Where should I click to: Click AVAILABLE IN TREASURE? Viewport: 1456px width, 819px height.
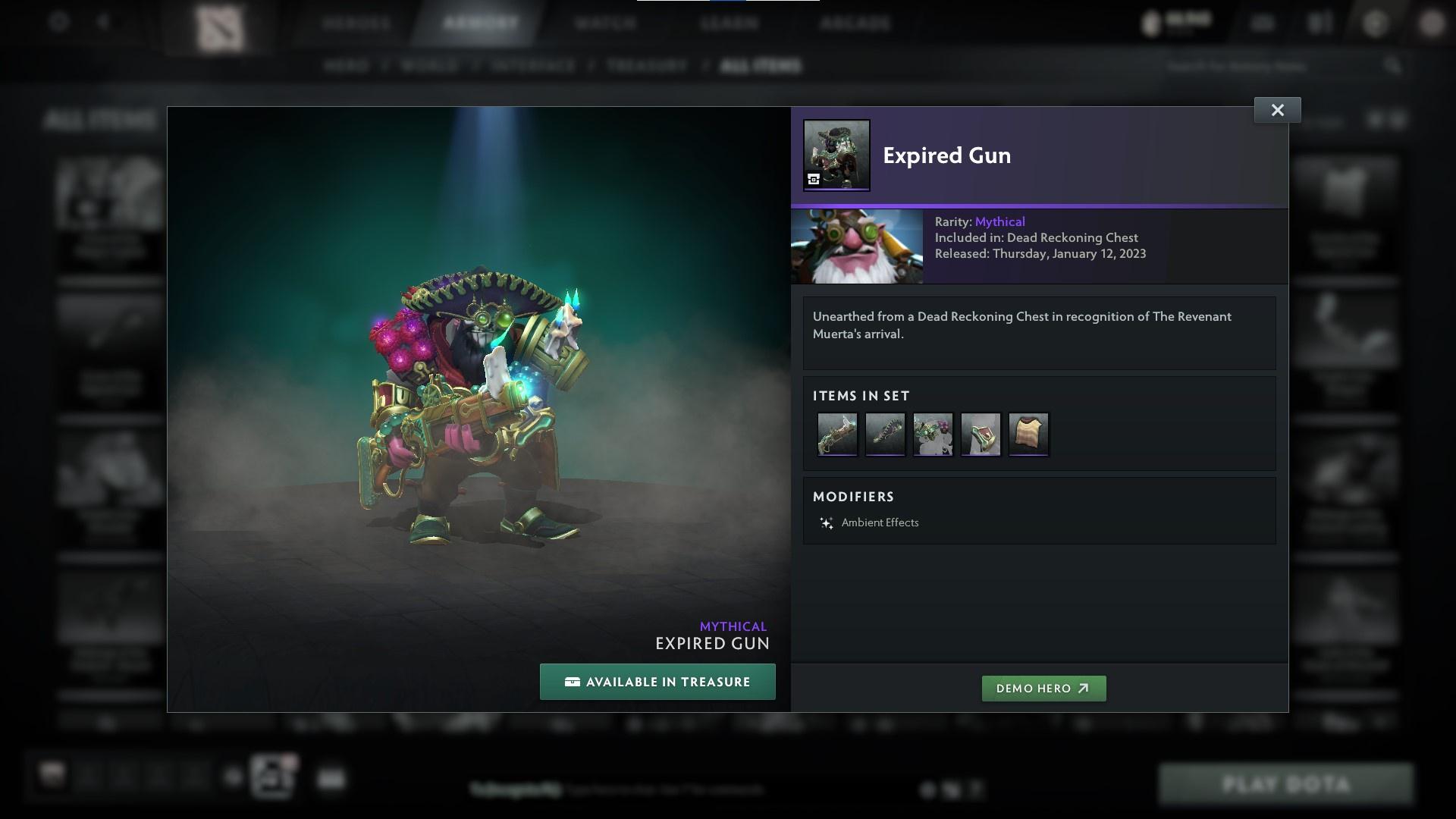coord(657,682)
